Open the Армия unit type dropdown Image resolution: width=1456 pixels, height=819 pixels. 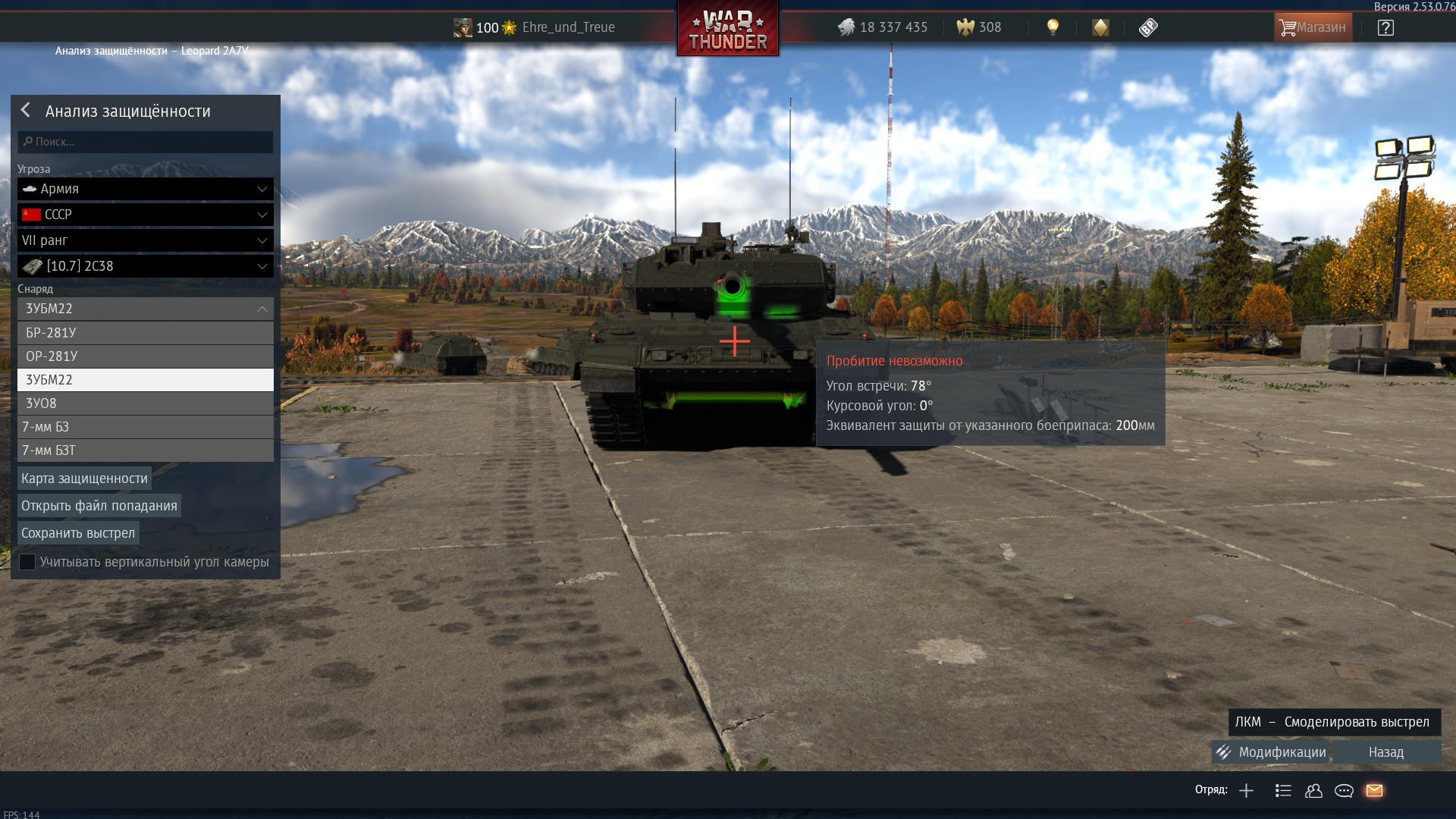click(146, 189)
